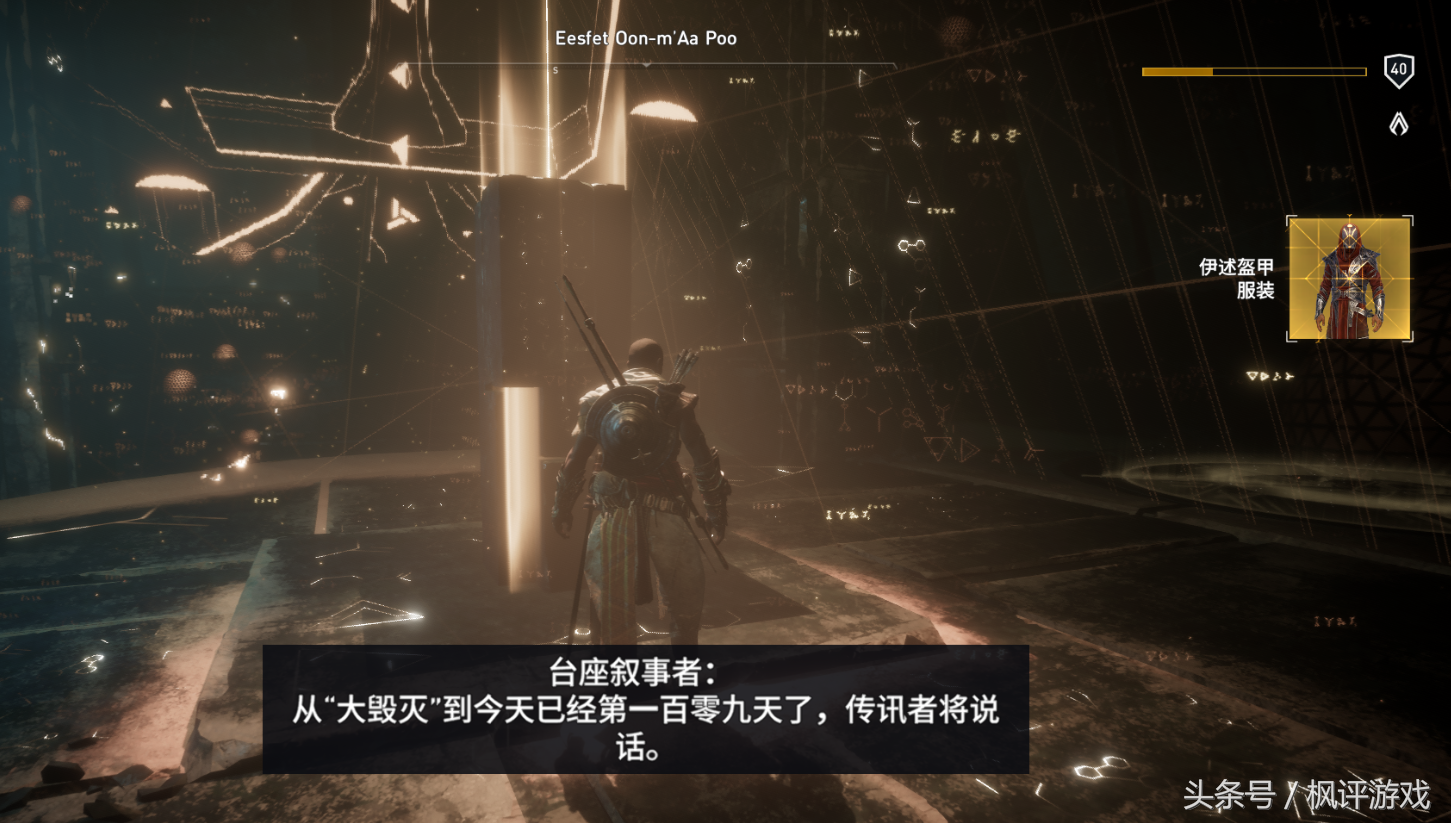Expand the Eesfet Oon-m'Aa Poo location banner

tap(645, 38)
